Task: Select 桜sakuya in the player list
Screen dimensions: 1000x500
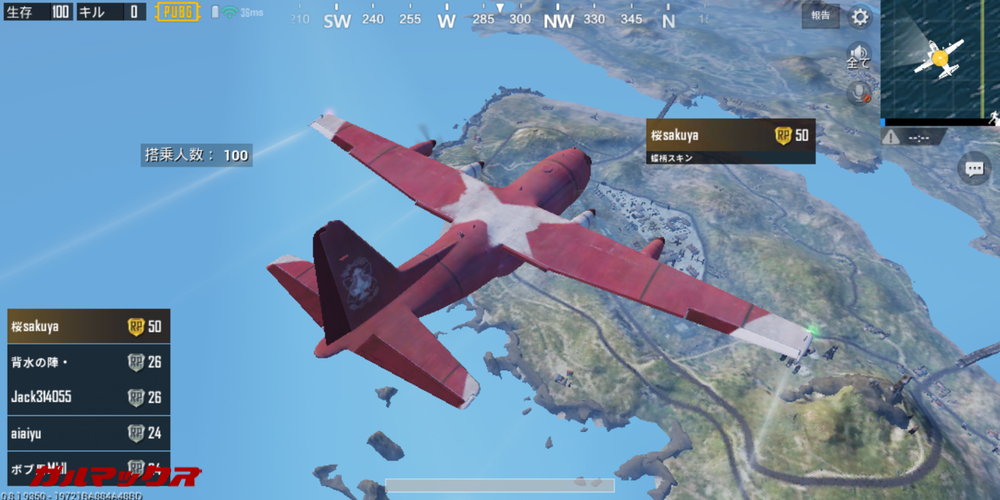Action: [88, 327]
